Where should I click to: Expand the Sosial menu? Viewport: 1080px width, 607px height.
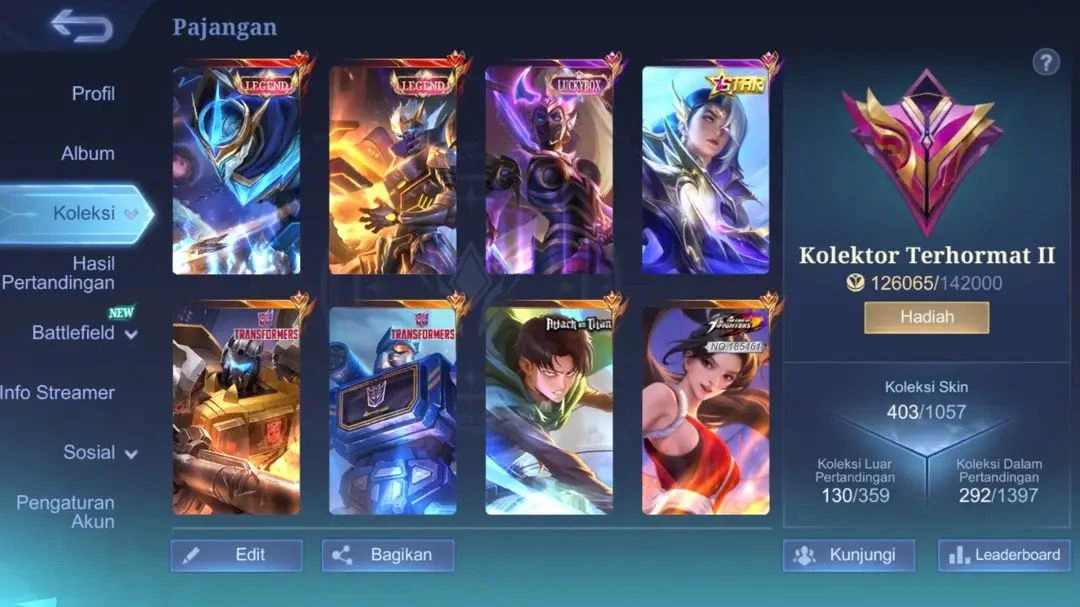tap(100, 453)
